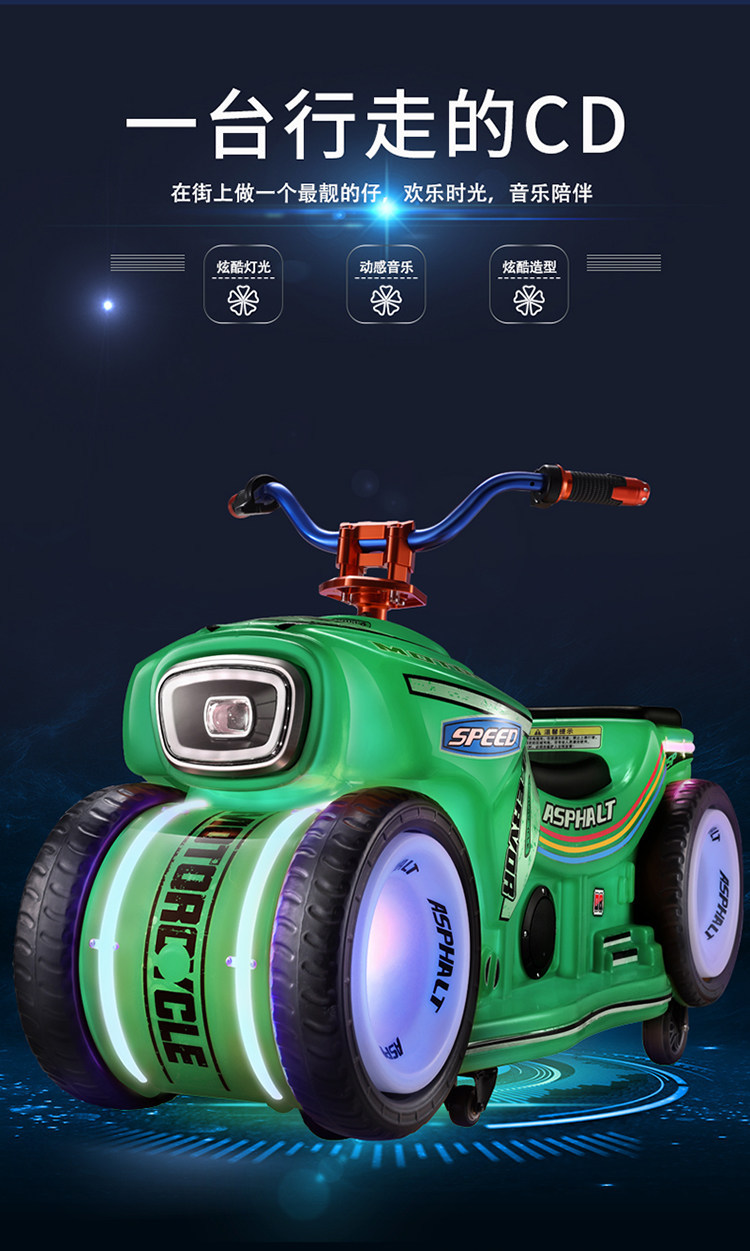Open the 炫酷造型 feature badge
Image resolution: width=750 pixels, height=1251 pixels.
click(x=529, y=284)
